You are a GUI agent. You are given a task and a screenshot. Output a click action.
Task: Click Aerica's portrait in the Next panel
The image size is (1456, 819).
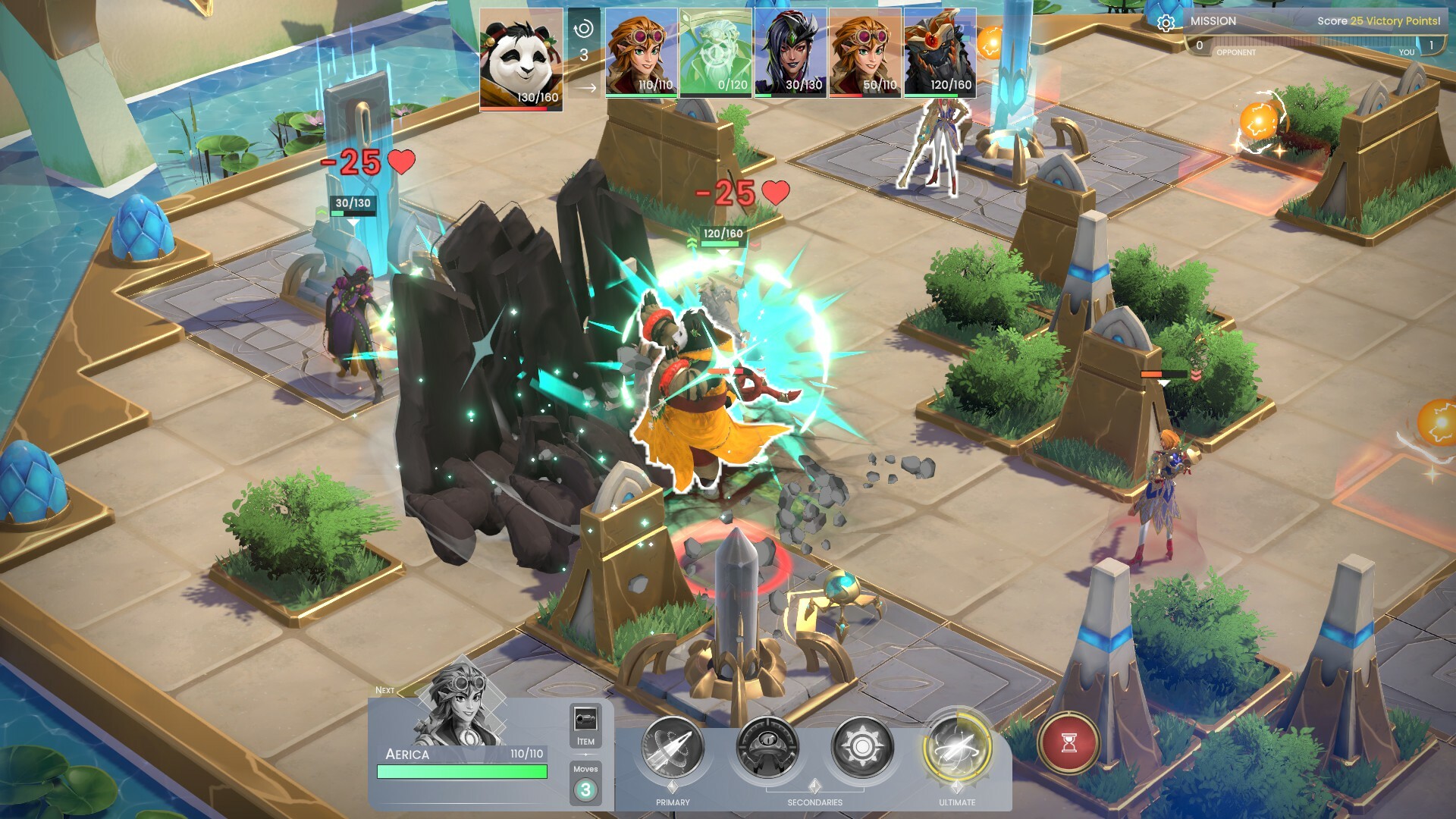click(459, 705)
